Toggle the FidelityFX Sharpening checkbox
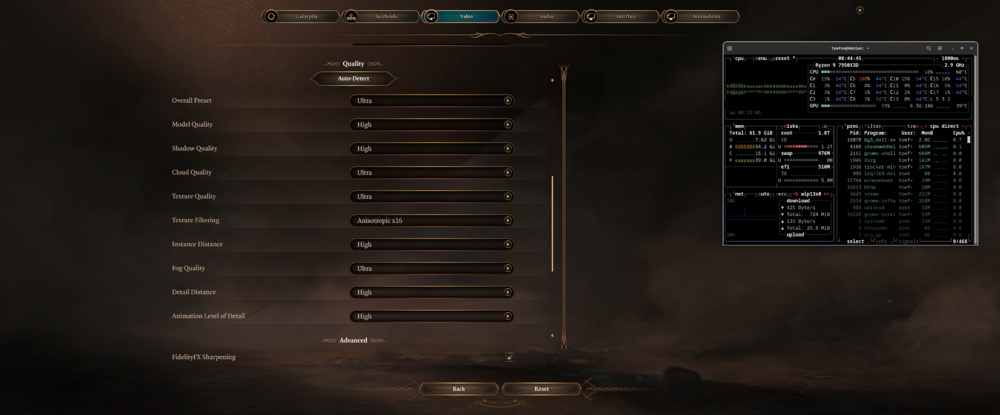The image size is (1000, 415). pos(509,357)
